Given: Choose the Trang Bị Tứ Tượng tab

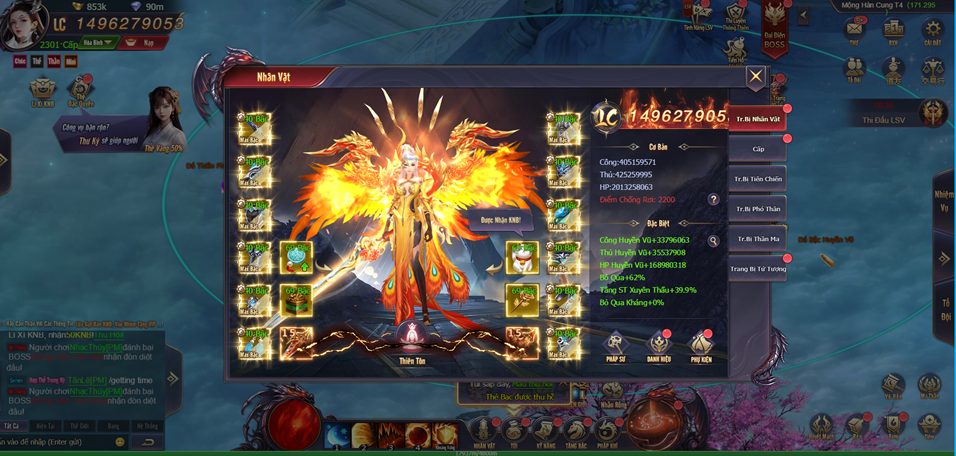Looking at the screenshot, I should 757,269.
